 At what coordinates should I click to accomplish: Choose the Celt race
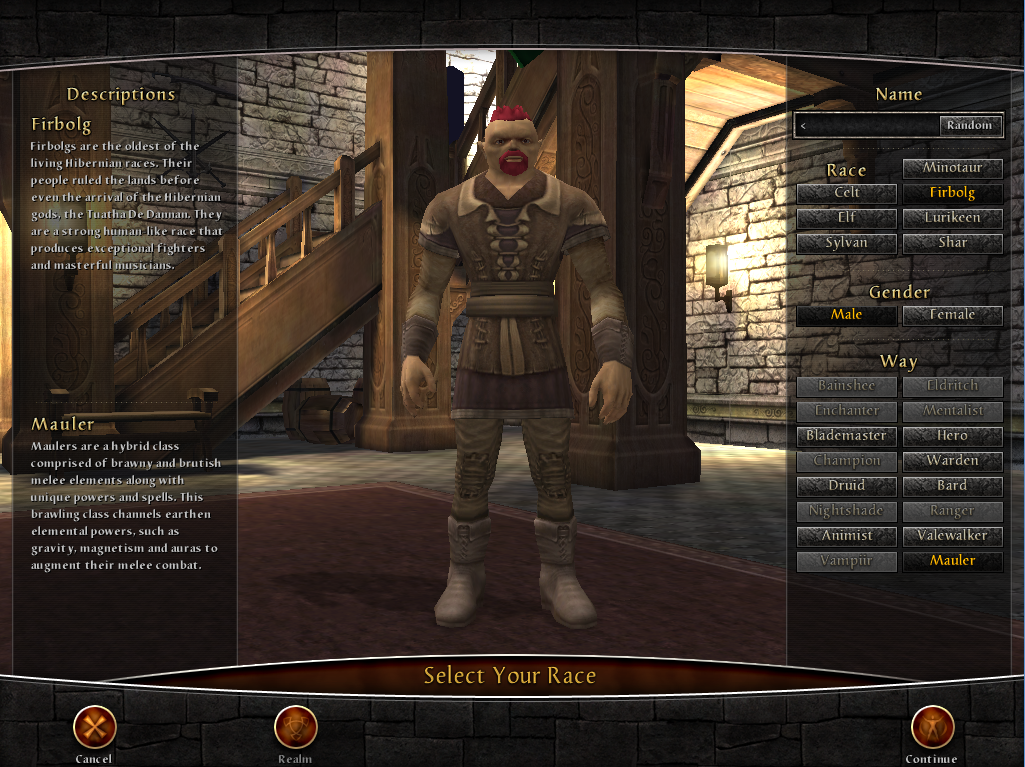coord(846,193)
